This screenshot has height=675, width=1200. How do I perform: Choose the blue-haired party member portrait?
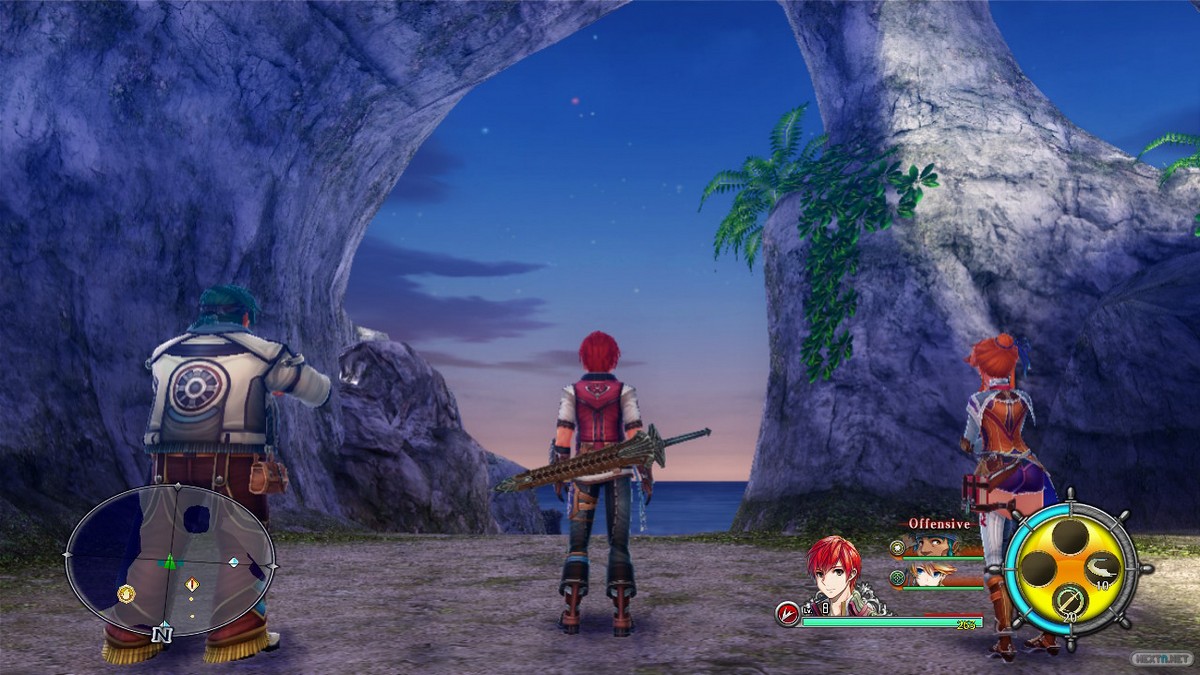point(935,546)
